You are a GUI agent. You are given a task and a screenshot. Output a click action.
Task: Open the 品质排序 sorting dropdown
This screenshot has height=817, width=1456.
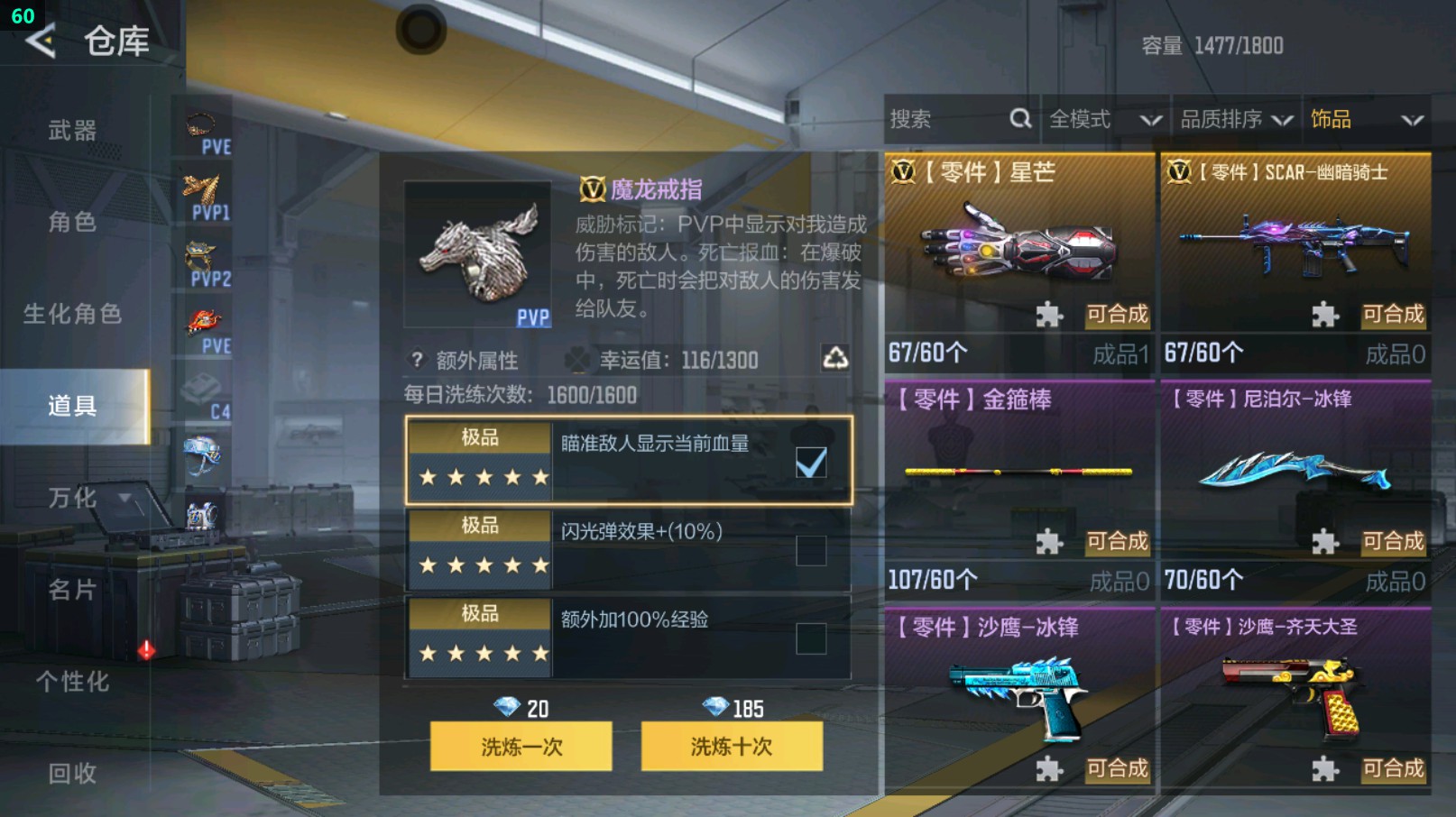[x=1232, y=118]
